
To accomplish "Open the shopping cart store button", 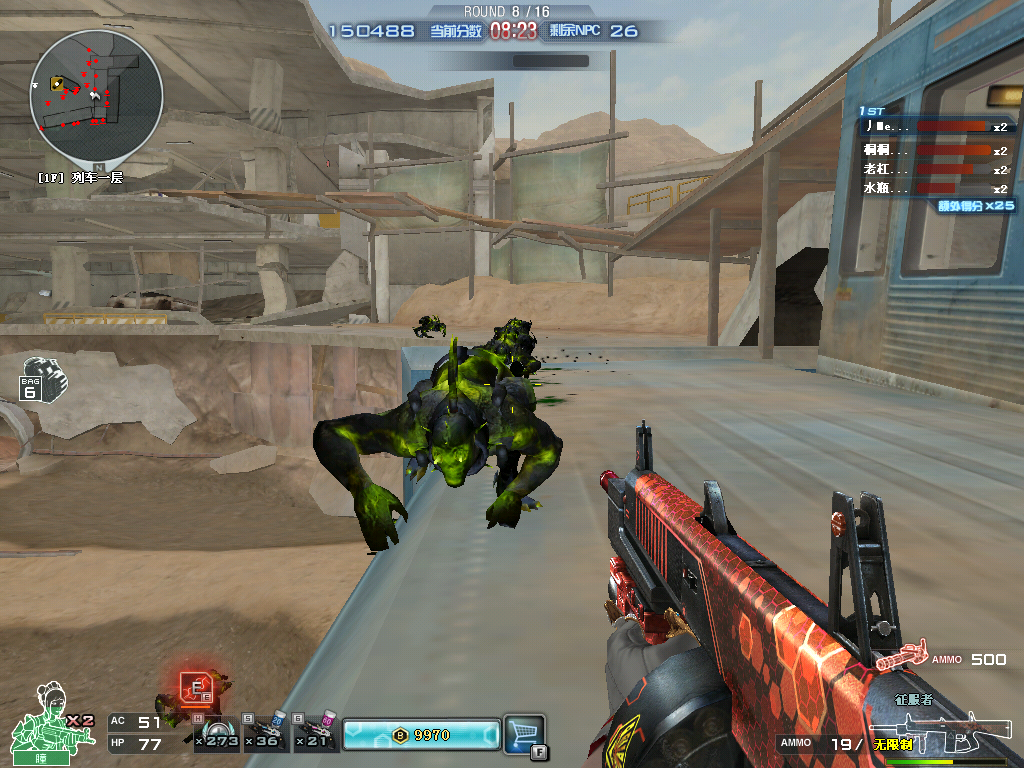I will (523, 731).
